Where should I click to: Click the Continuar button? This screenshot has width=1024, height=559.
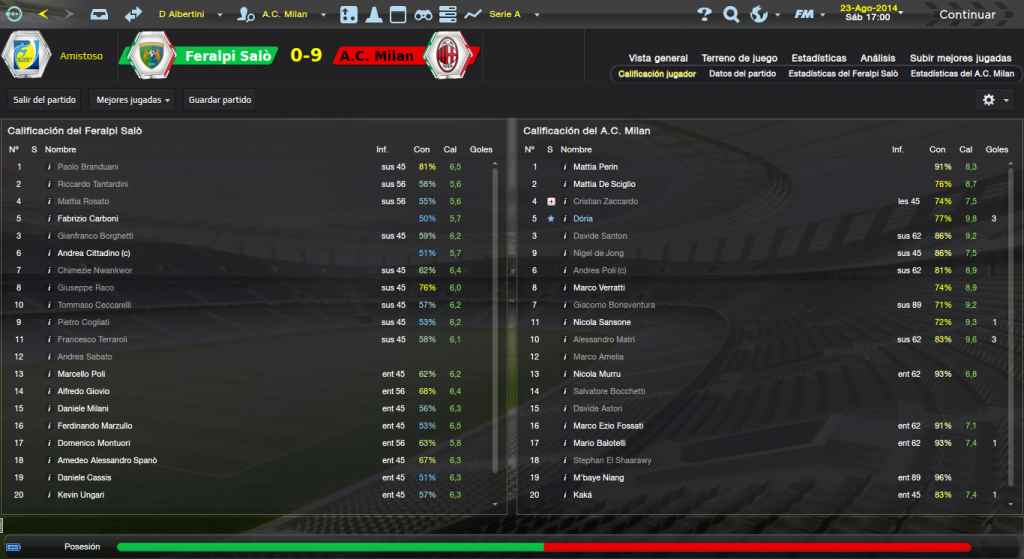[966, 15]
